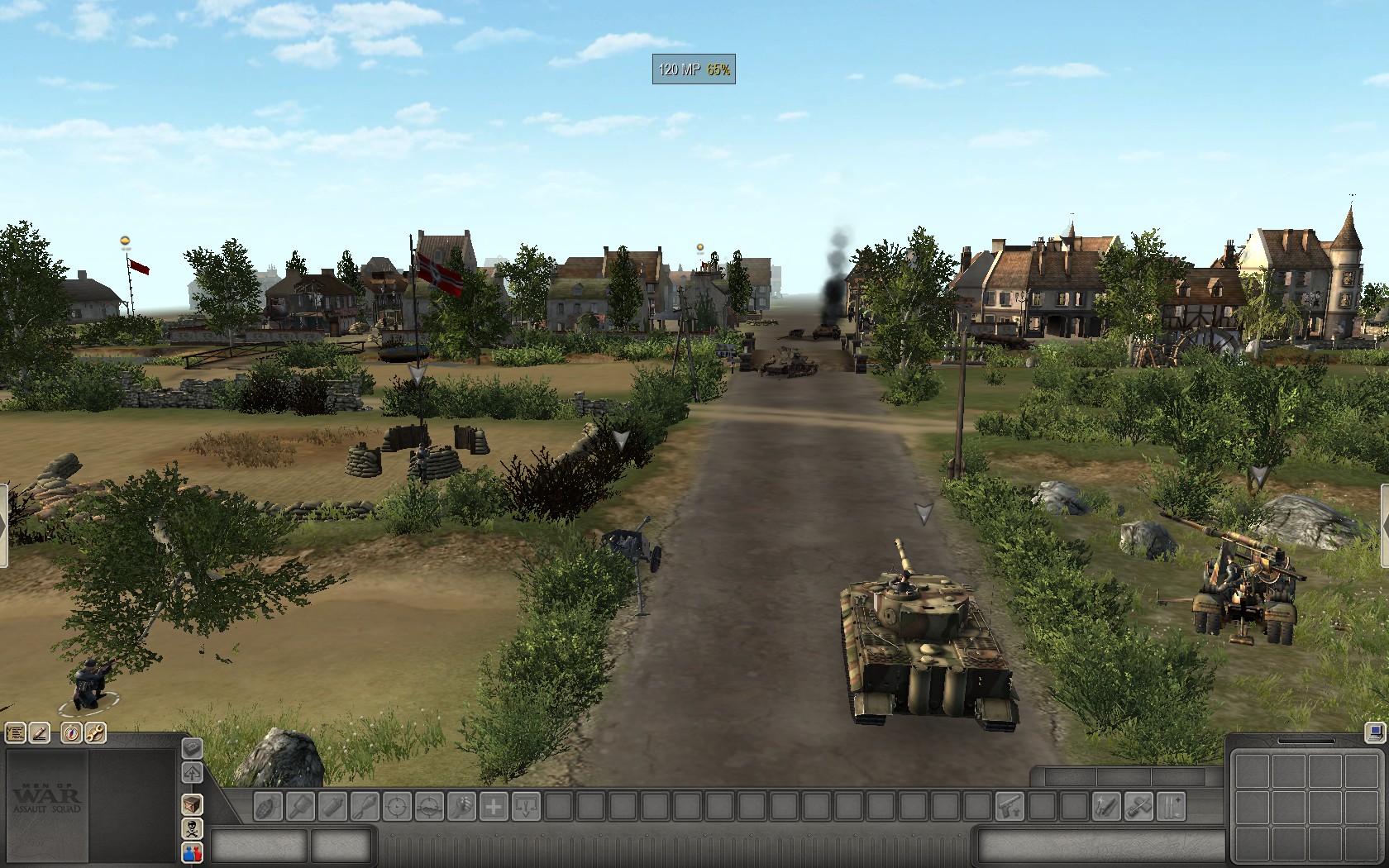Select the smoke canister action
1389x868 pixels.
tap(332, 806)
